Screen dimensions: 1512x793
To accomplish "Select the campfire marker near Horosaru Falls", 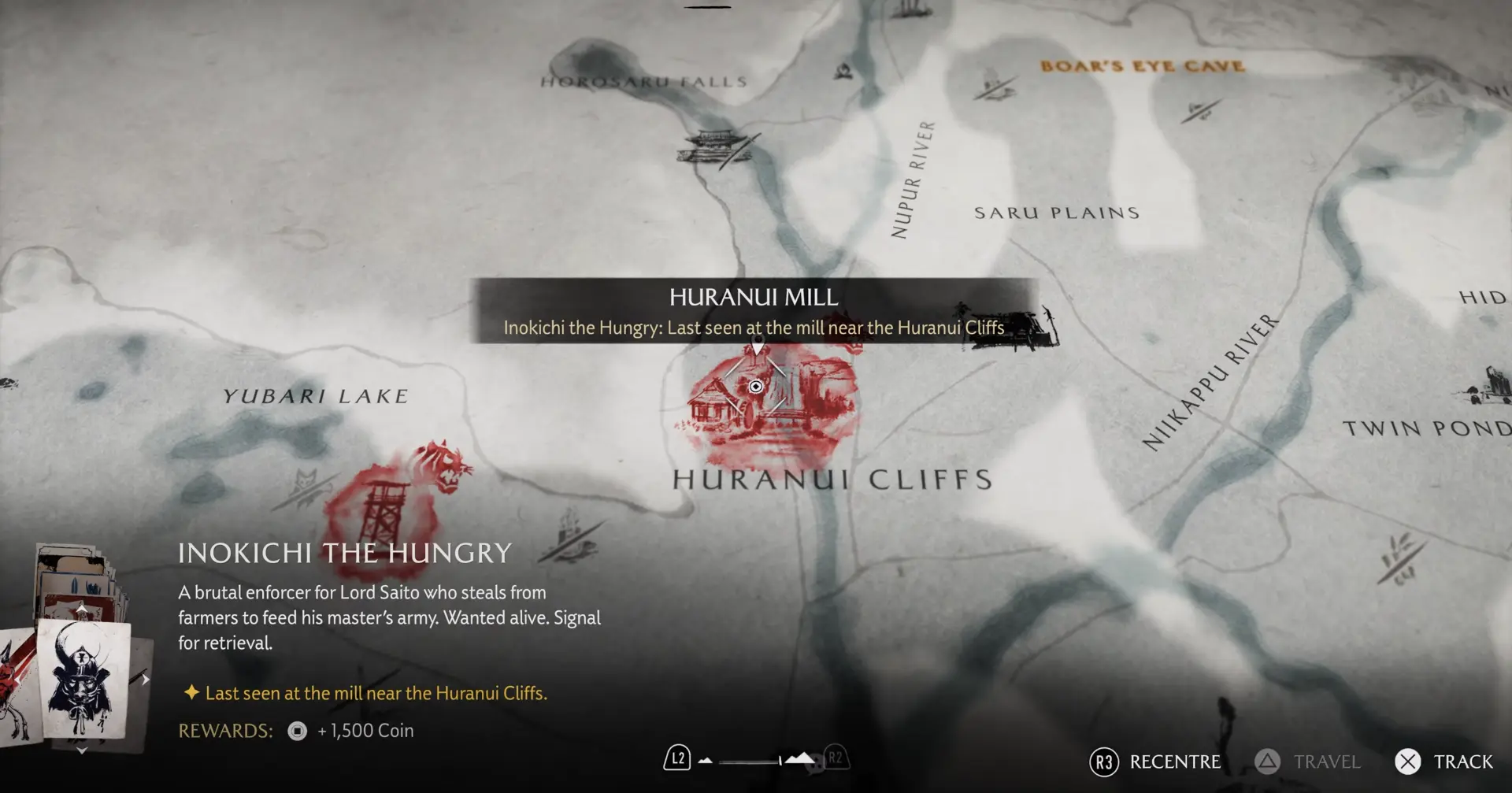I will pos(843,71).
